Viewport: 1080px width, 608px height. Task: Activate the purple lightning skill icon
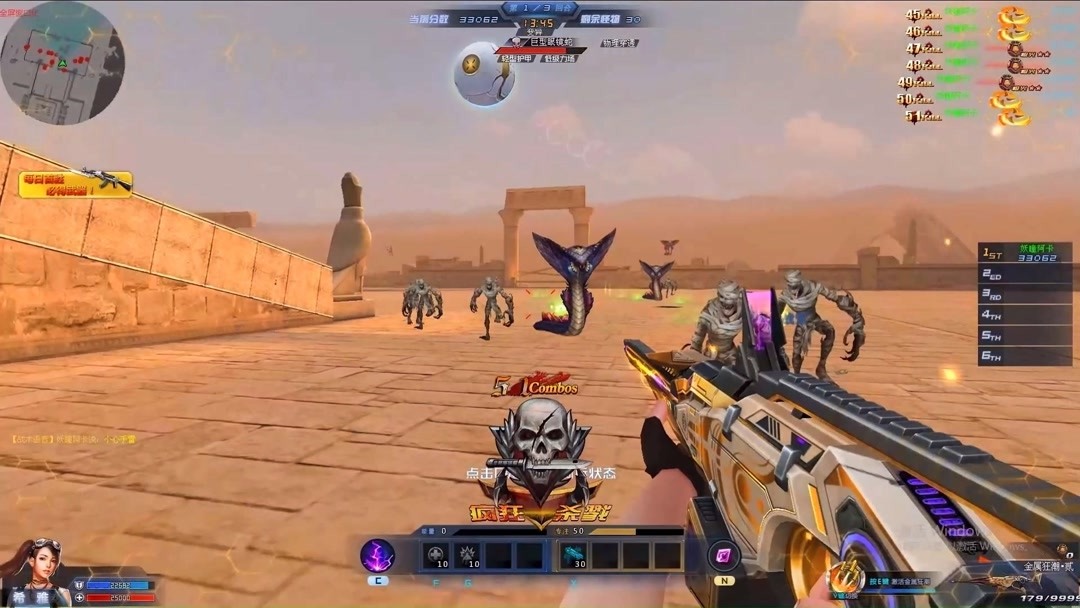coord(377,555)
